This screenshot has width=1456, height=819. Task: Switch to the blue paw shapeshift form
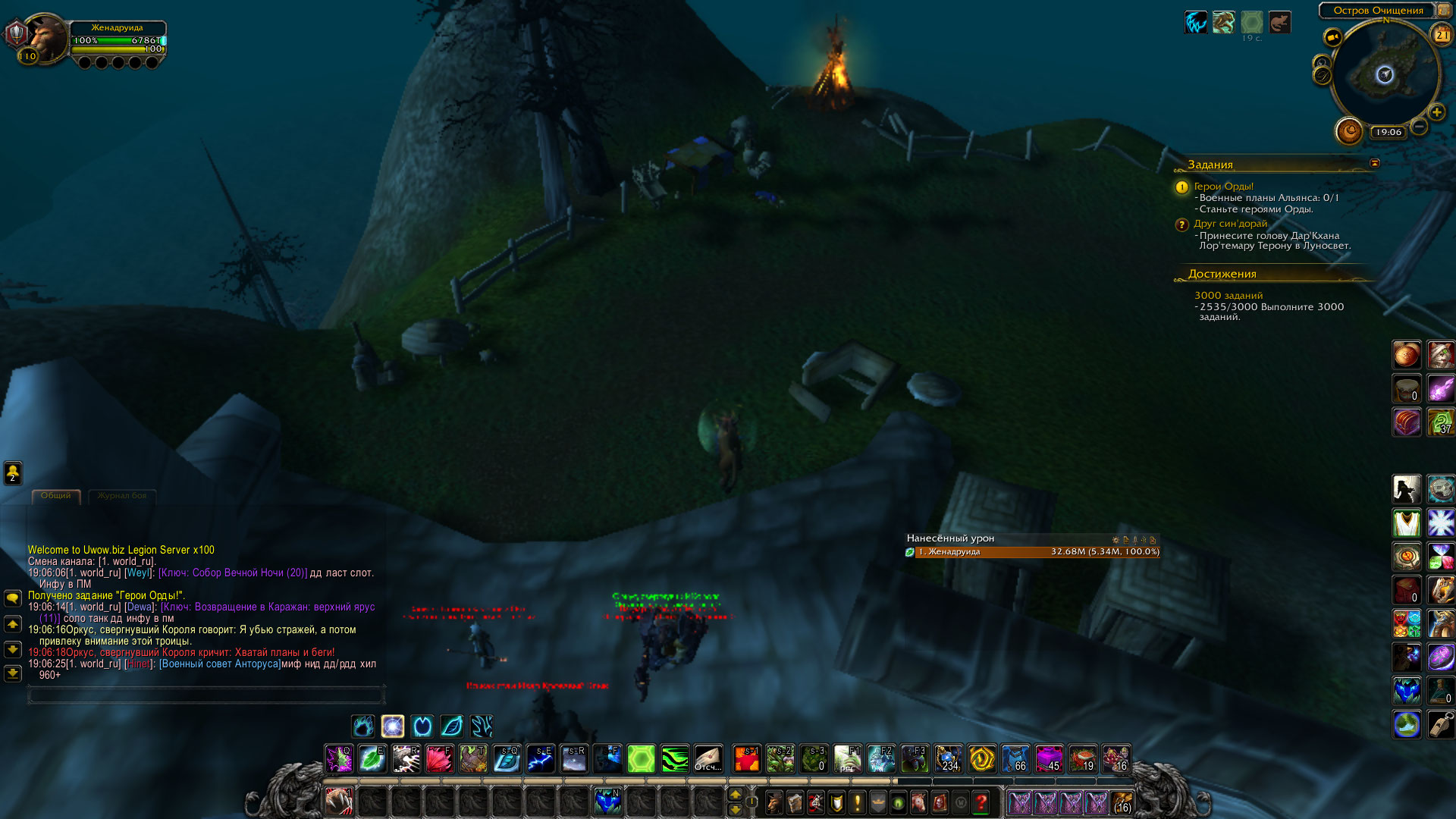pyautogui.click(x=363, y=726)
